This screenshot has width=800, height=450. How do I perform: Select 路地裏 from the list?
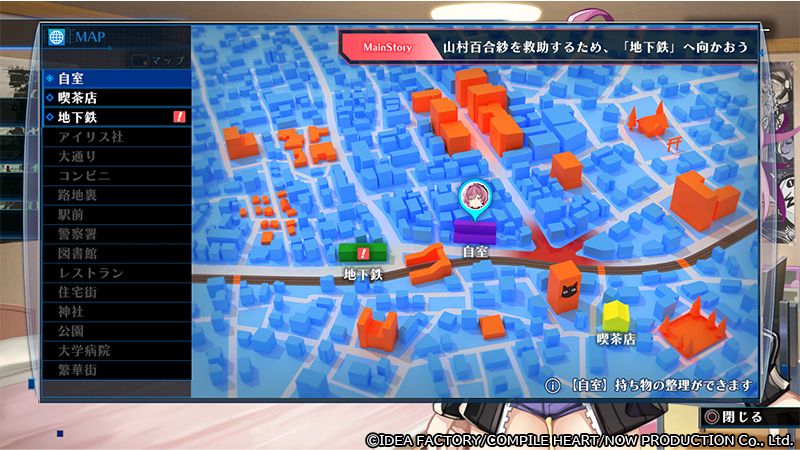pyautogui.click(x=115, y=195)
